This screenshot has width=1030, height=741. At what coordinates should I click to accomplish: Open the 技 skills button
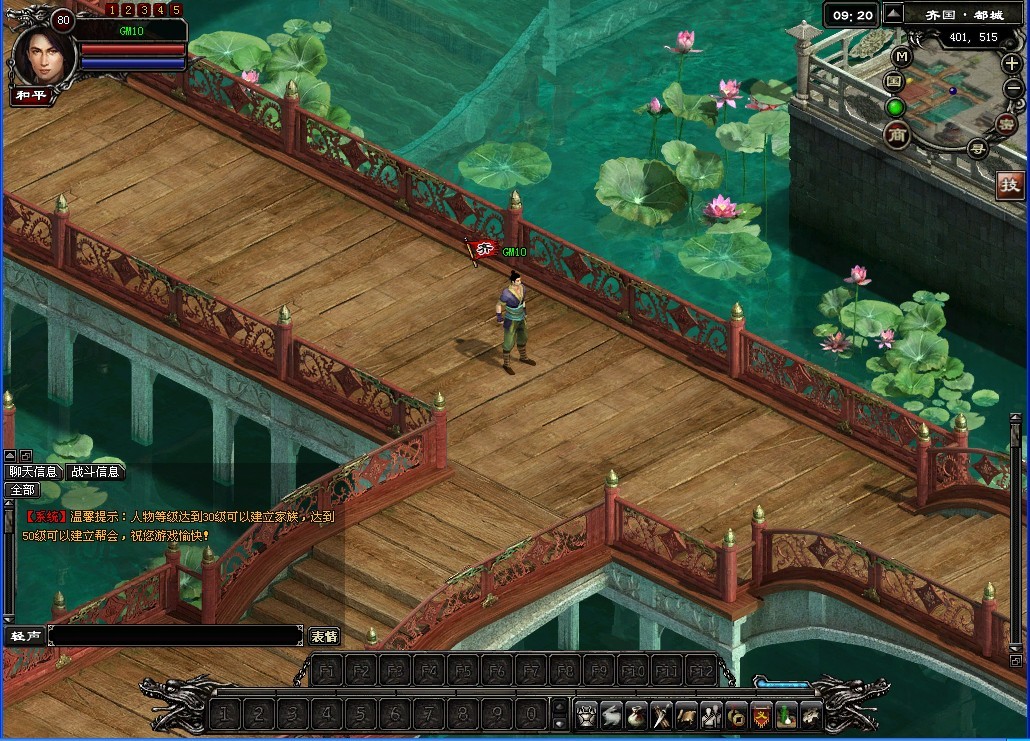pyautogui.click(x=1010, y=184)
